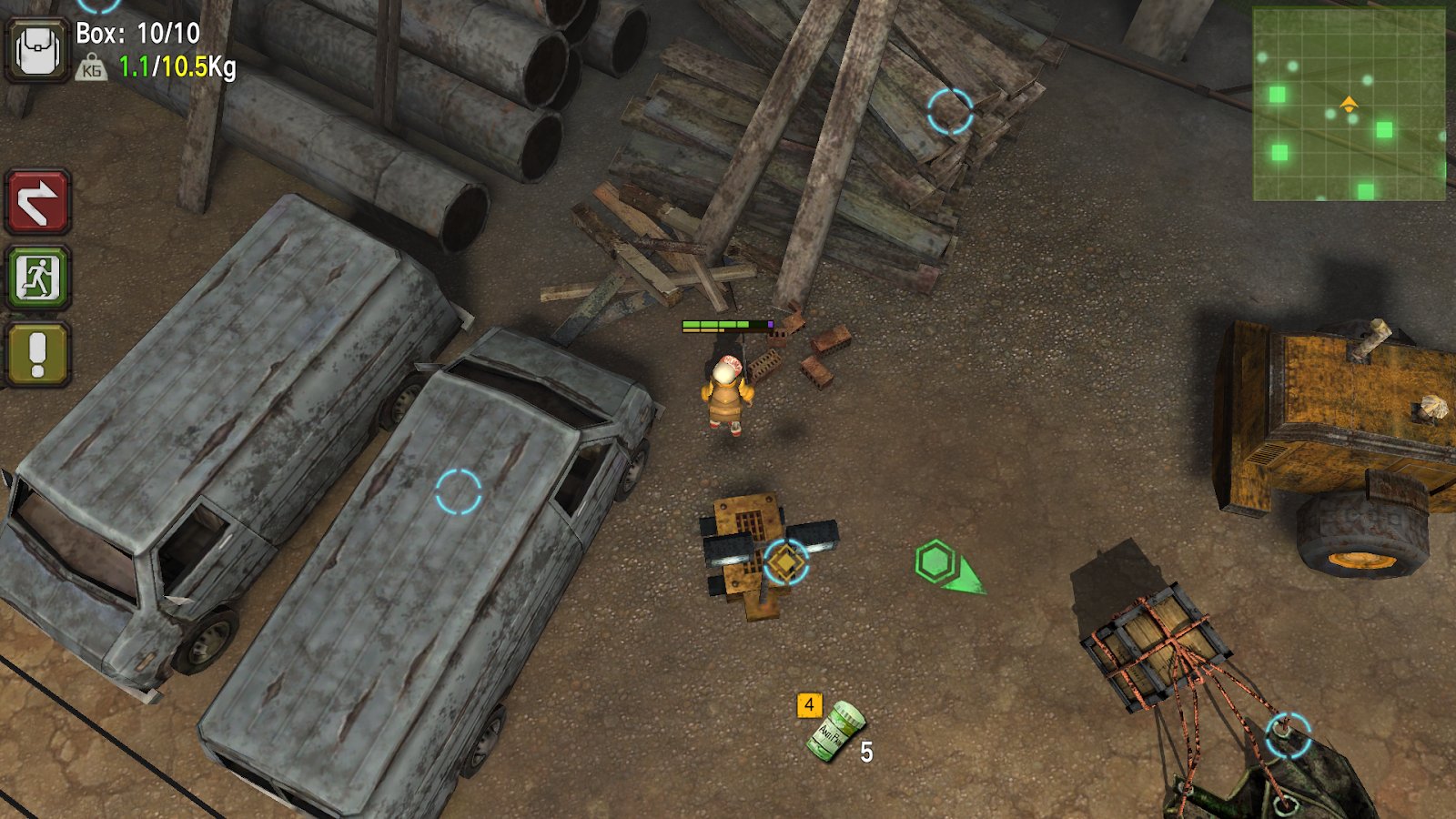Tap the search marker near the hanging crate
This screenshot has height=819, width=1456.
coord(1288,735)
